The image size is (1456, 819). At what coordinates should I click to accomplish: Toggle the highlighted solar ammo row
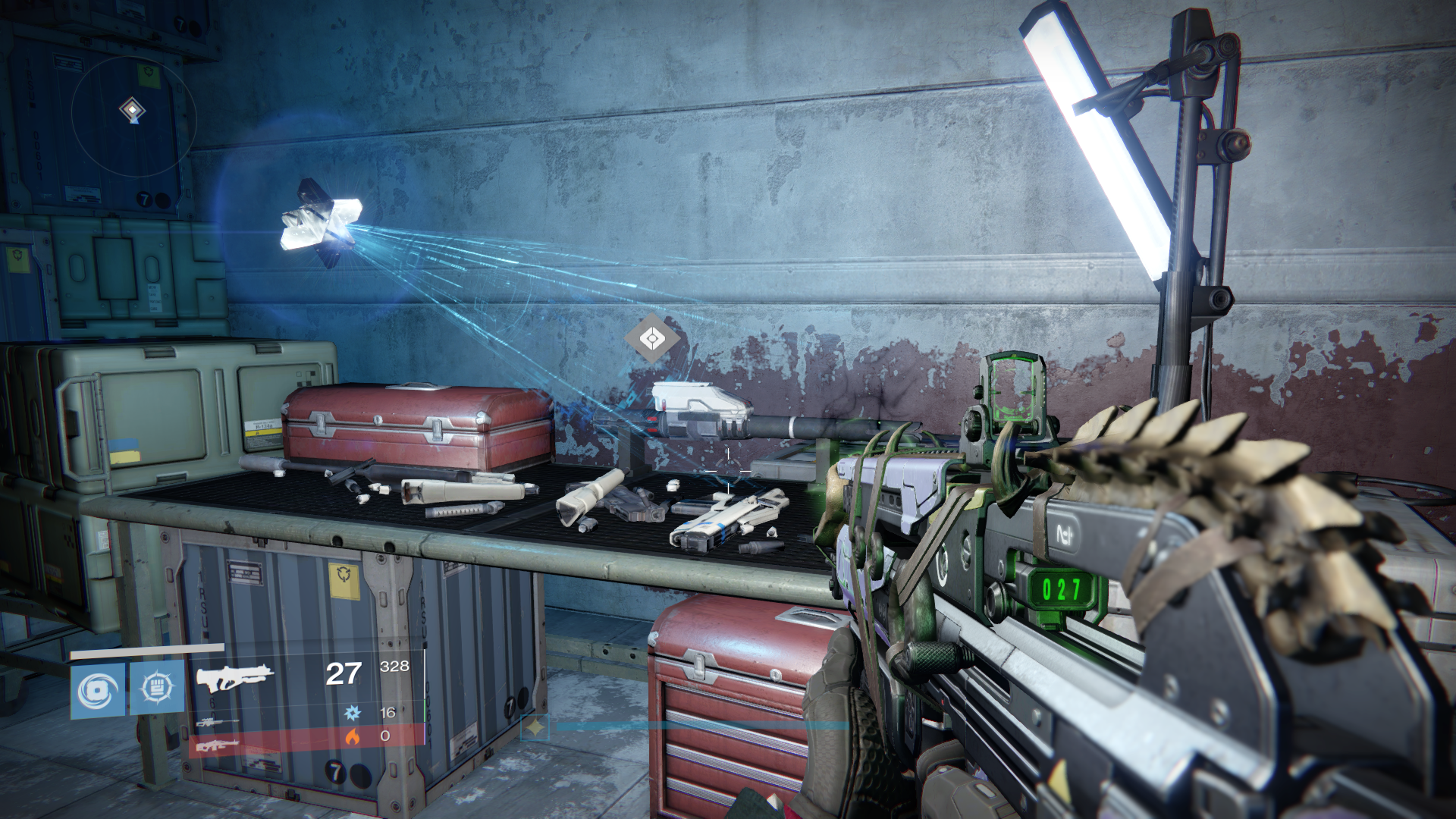tap(318, 736)
